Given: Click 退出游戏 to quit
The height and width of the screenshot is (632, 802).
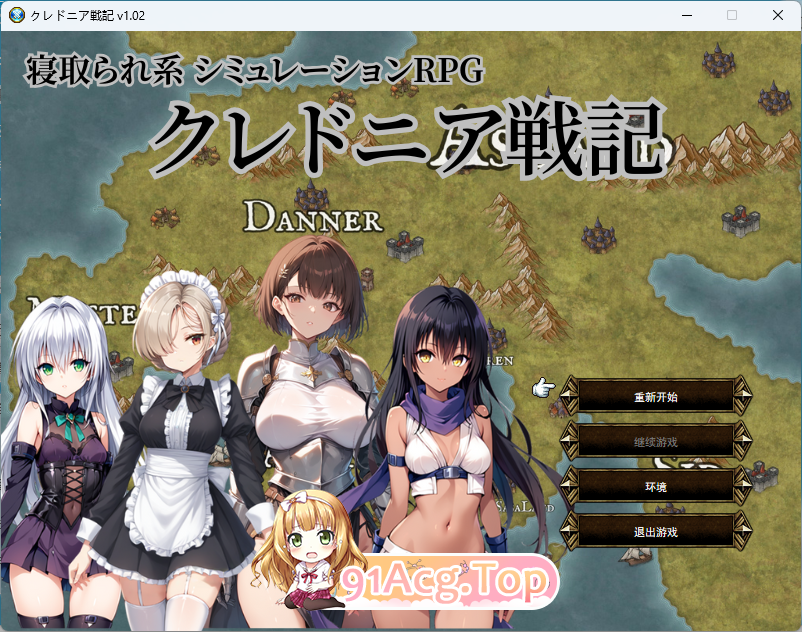Looking at the screenshot, I should (x=656, y=531).
